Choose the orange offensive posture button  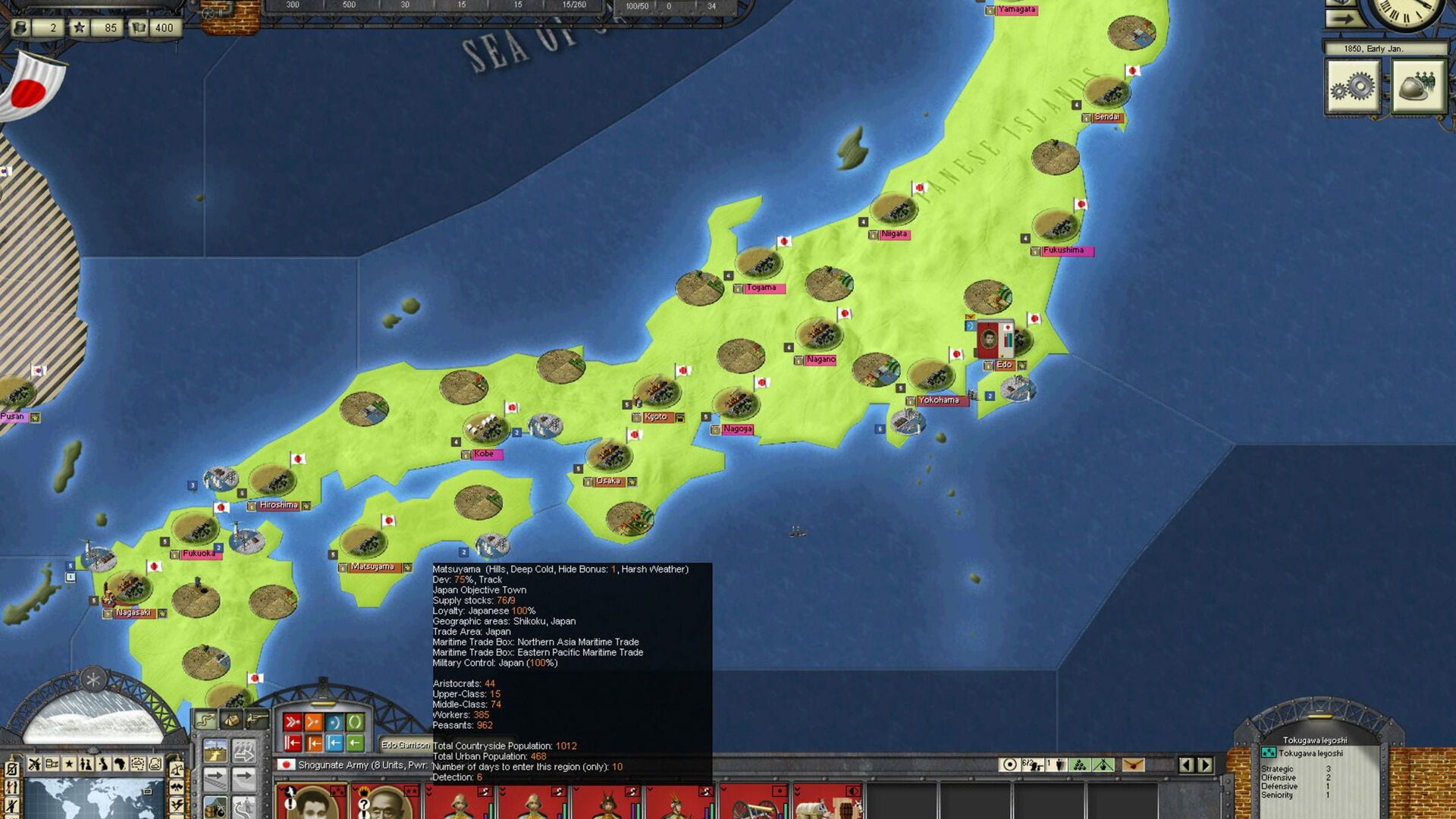click(313, 722)
